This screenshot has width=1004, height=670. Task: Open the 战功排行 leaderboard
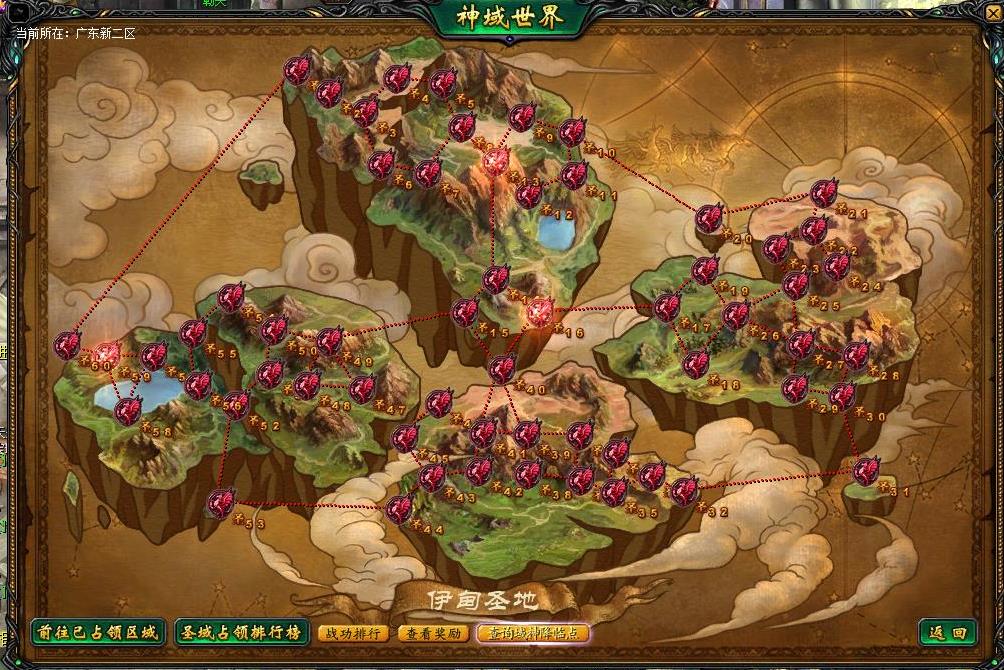pyautogui.click(x=353, y=633)
